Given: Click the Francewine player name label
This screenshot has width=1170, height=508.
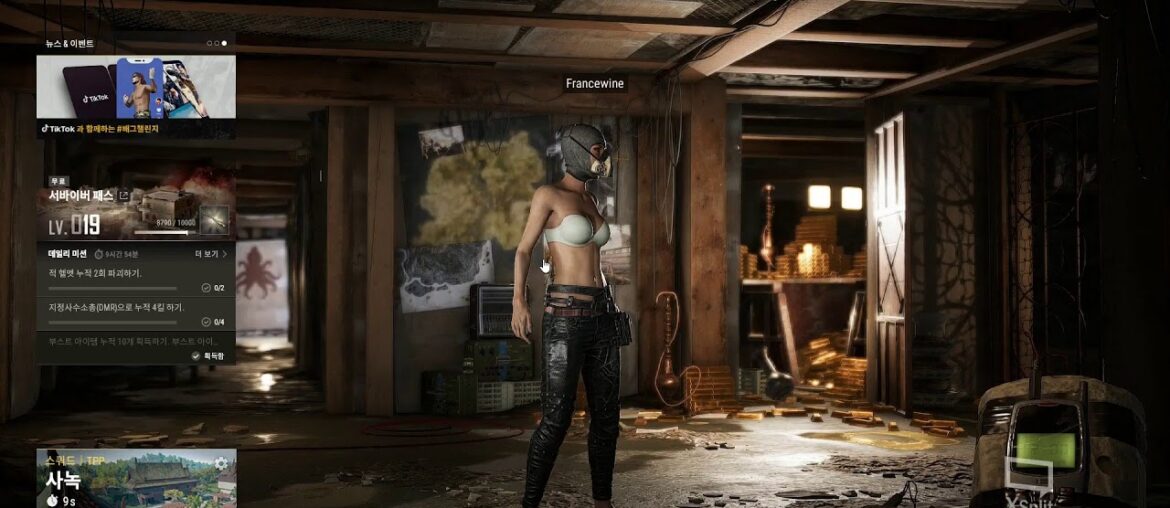Looking at the screenshot, I should click(594, 84).
